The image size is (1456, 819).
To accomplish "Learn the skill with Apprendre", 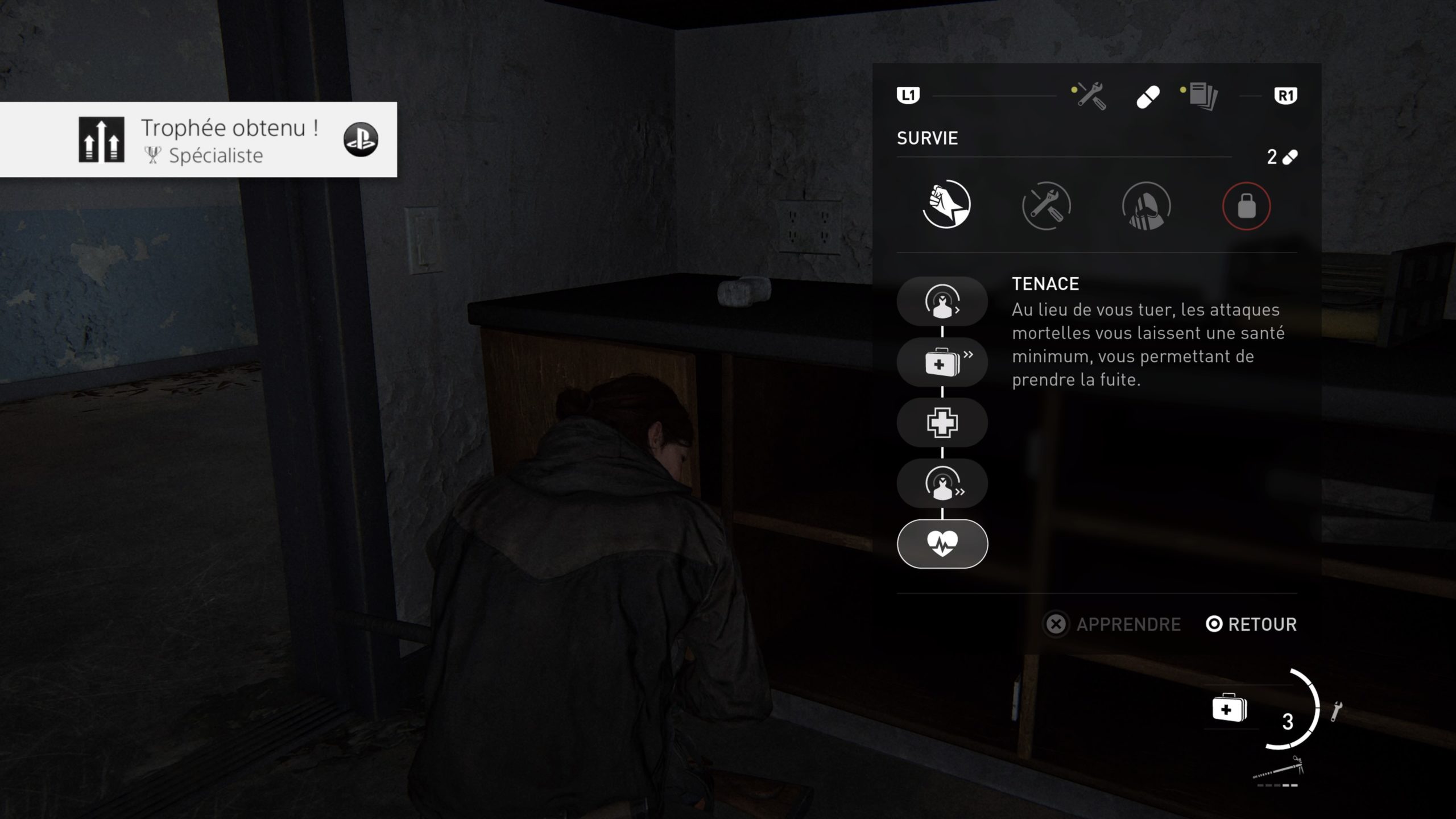I will point(1113,624).
